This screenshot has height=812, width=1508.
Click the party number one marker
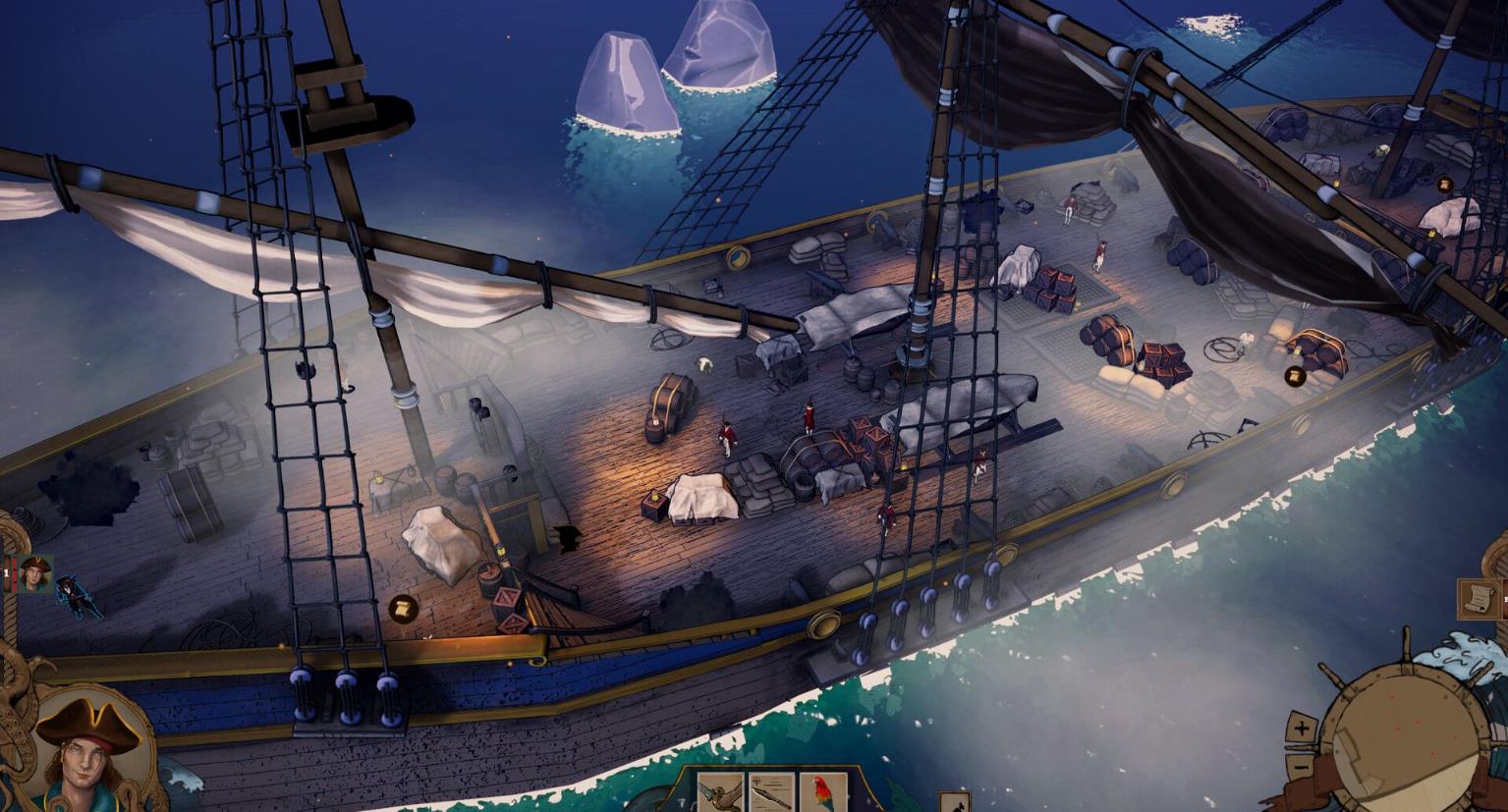[6, 571]
